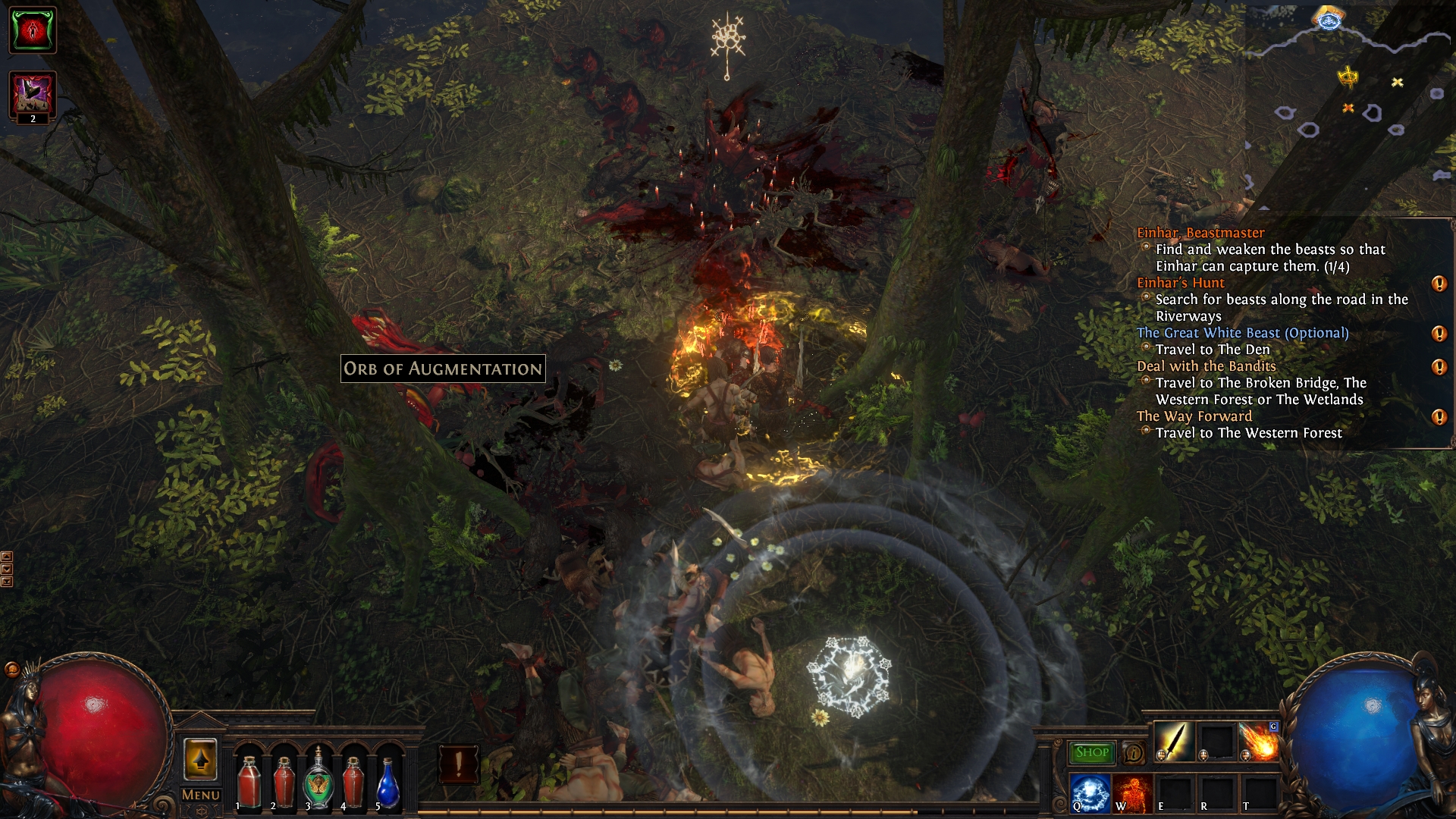This screenshot has height=819, width=1456.
Task: Click the yellow level-up arrow button
Action: click(x=200, y=759)
